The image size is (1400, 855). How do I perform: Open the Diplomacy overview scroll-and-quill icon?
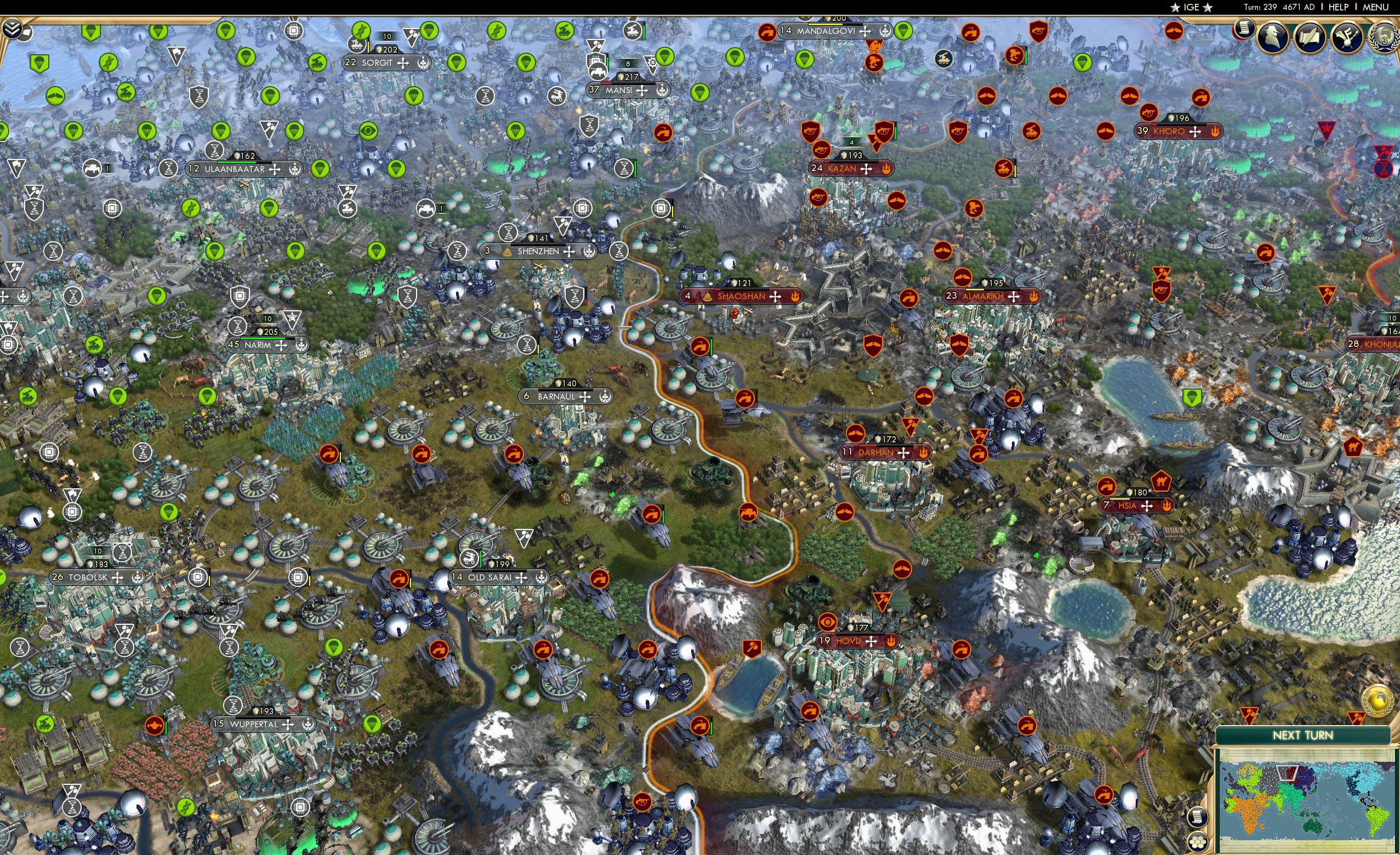[x=1308, y=36]
